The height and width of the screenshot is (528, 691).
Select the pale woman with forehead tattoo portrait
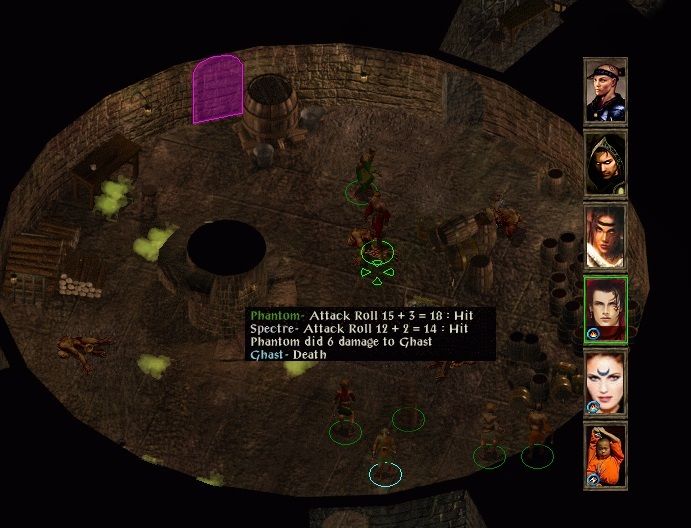click(605, 382)
